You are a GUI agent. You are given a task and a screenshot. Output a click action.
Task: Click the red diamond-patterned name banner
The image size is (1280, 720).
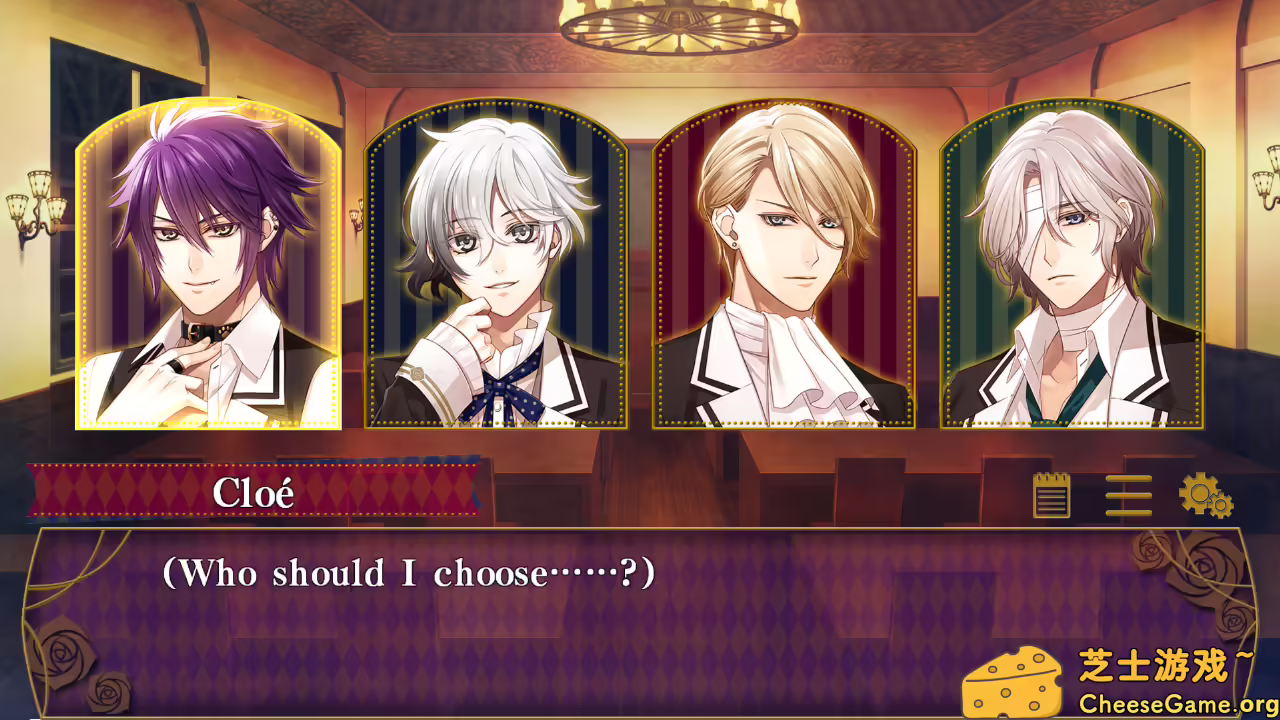pyautogui.click(x=255, y=492)
